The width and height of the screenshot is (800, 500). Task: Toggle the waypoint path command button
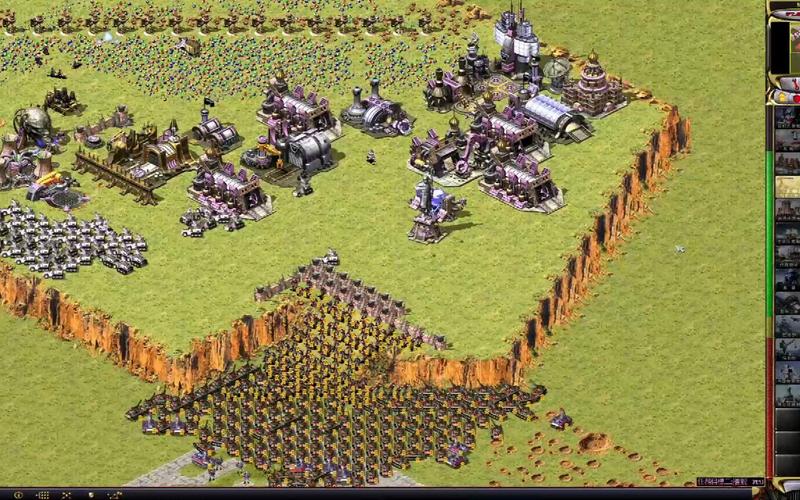pos(115,495)
